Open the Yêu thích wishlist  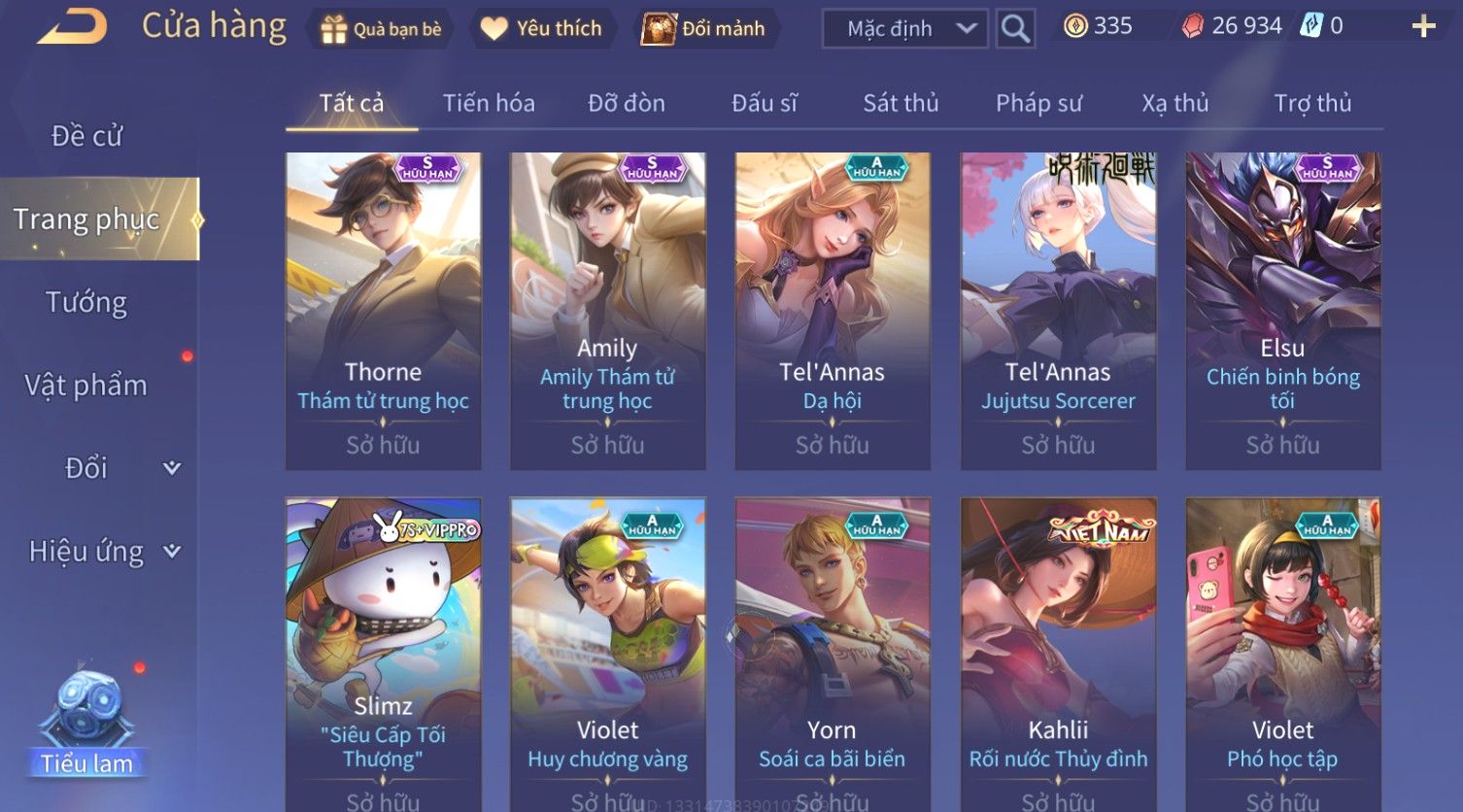(541, 29)
